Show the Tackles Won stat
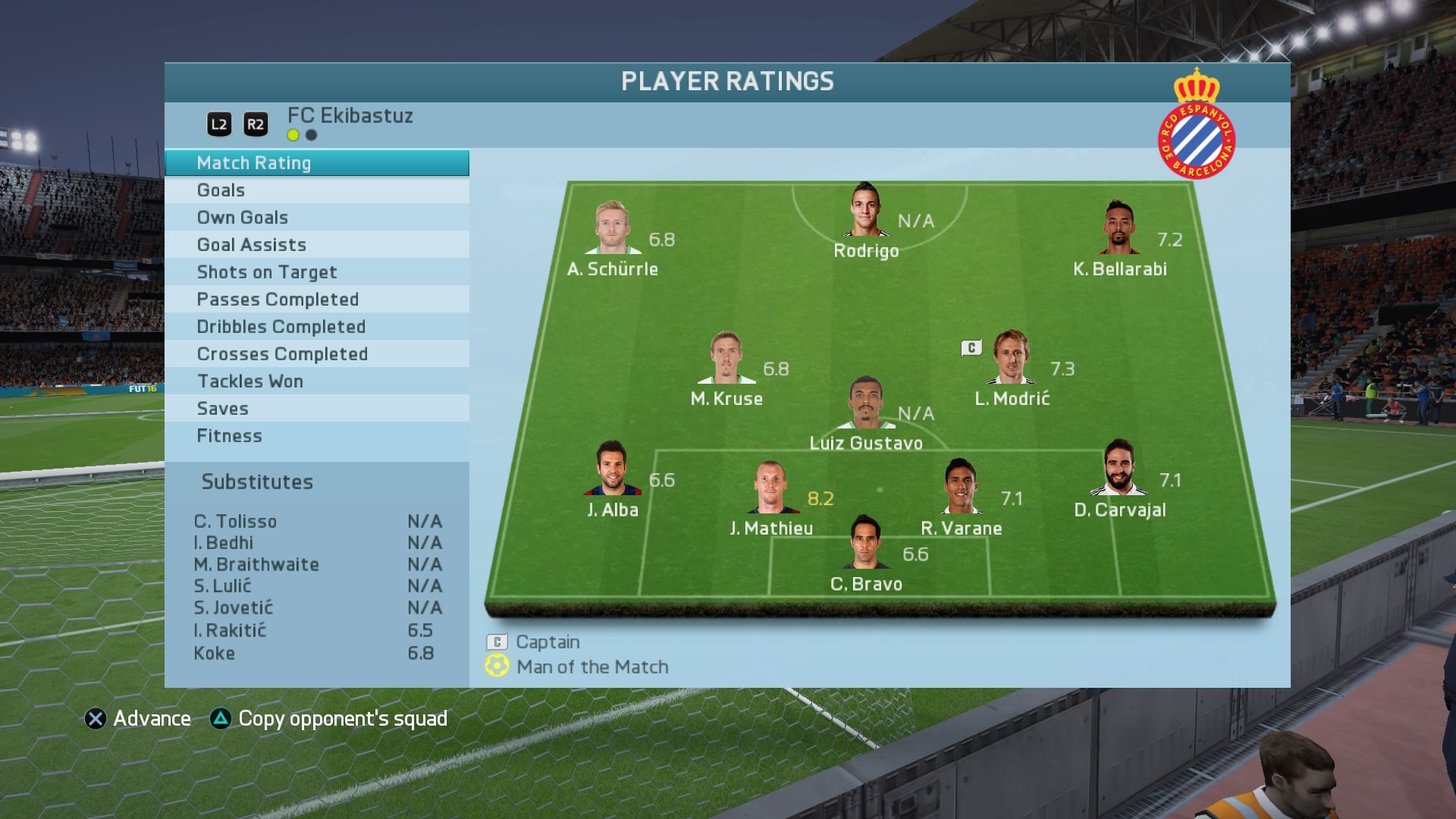This screenshot has height=819, width=1456. point(316,381)
